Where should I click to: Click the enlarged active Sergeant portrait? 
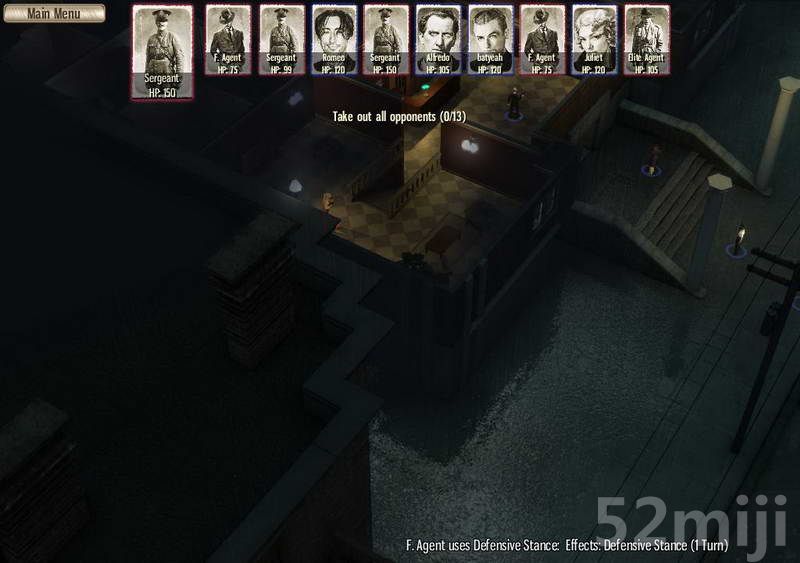(x=162, y=51)
